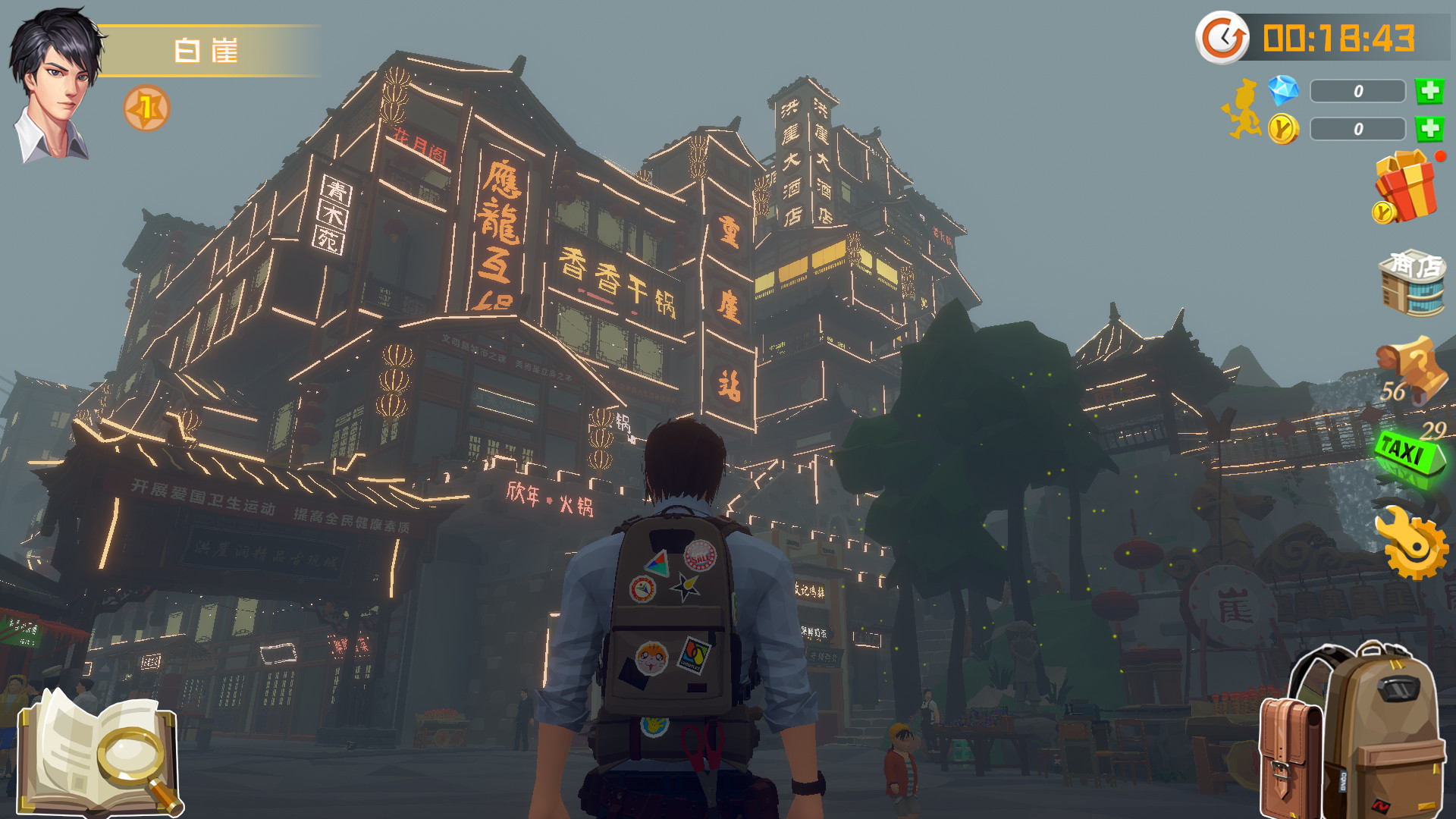1456x819 pixels.
Task: Open settings with the wrench and gear icon
Action: pos(1410,541)
